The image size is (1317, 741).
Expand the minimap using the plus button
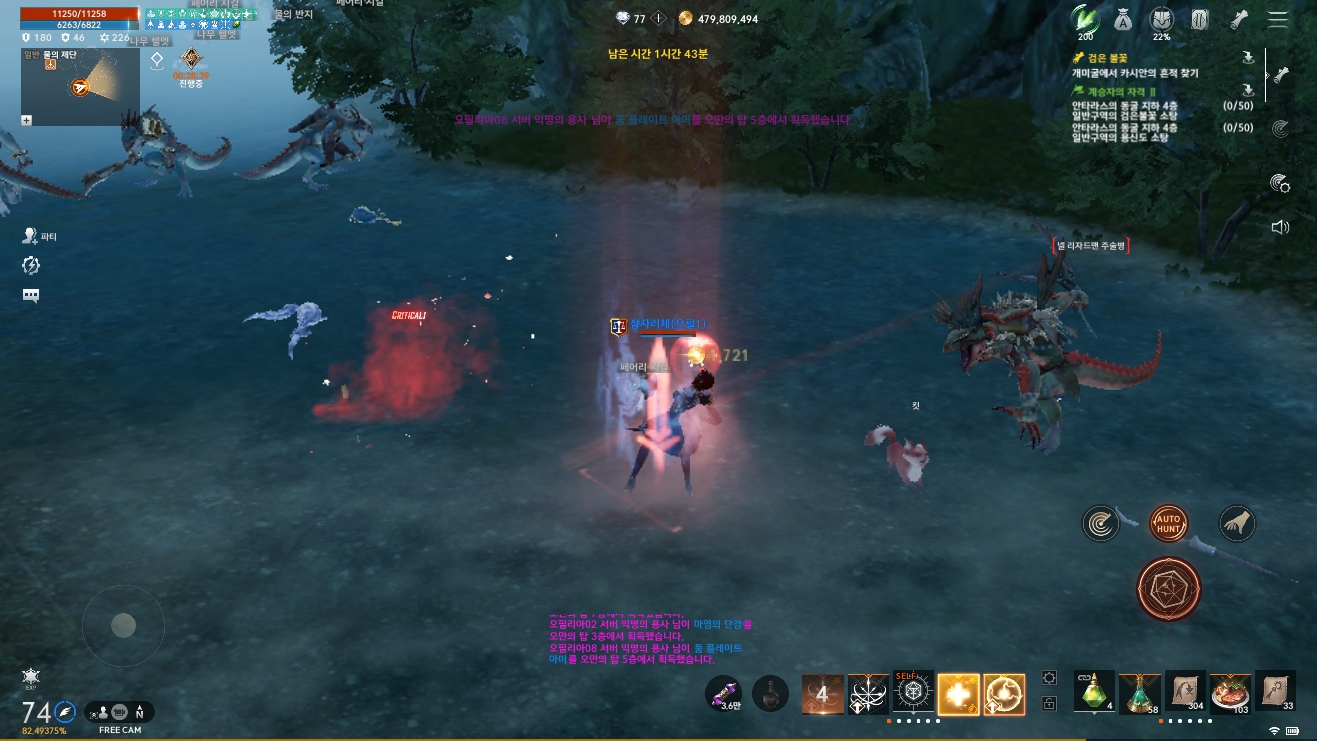[x=27, y=121]
